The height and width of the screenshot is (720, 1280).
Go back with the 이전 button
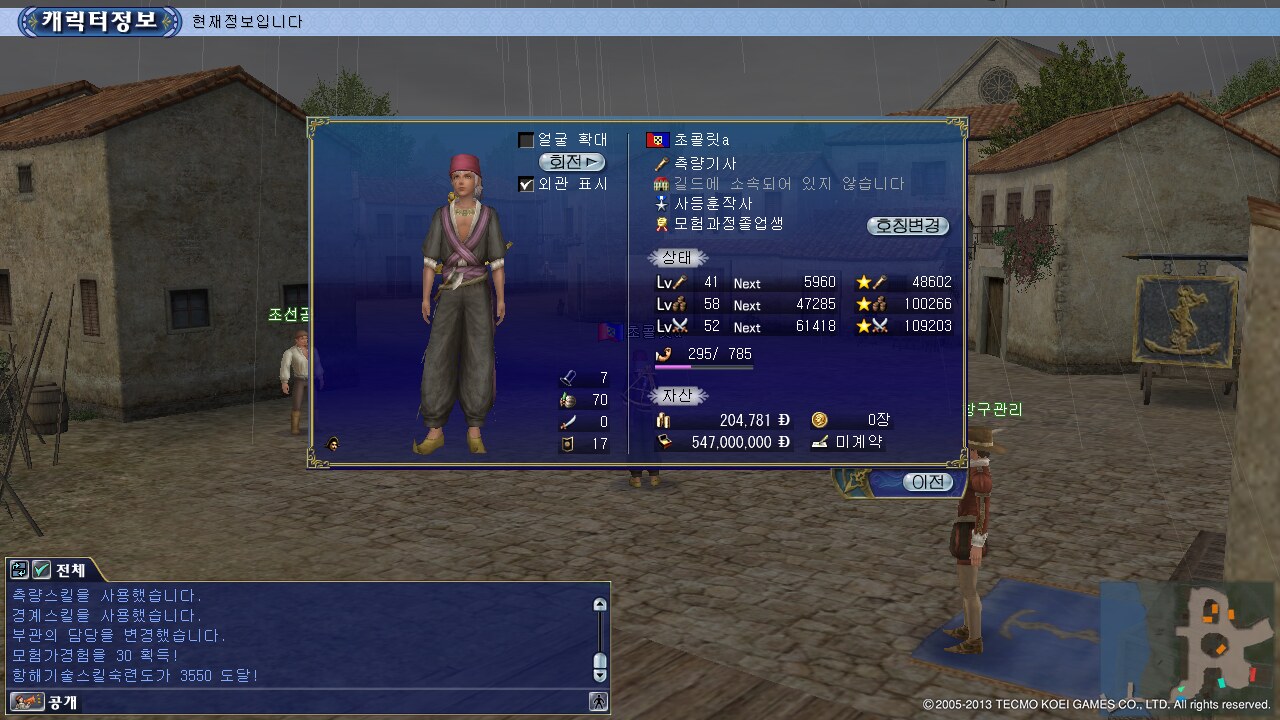[x=927, y=482]
